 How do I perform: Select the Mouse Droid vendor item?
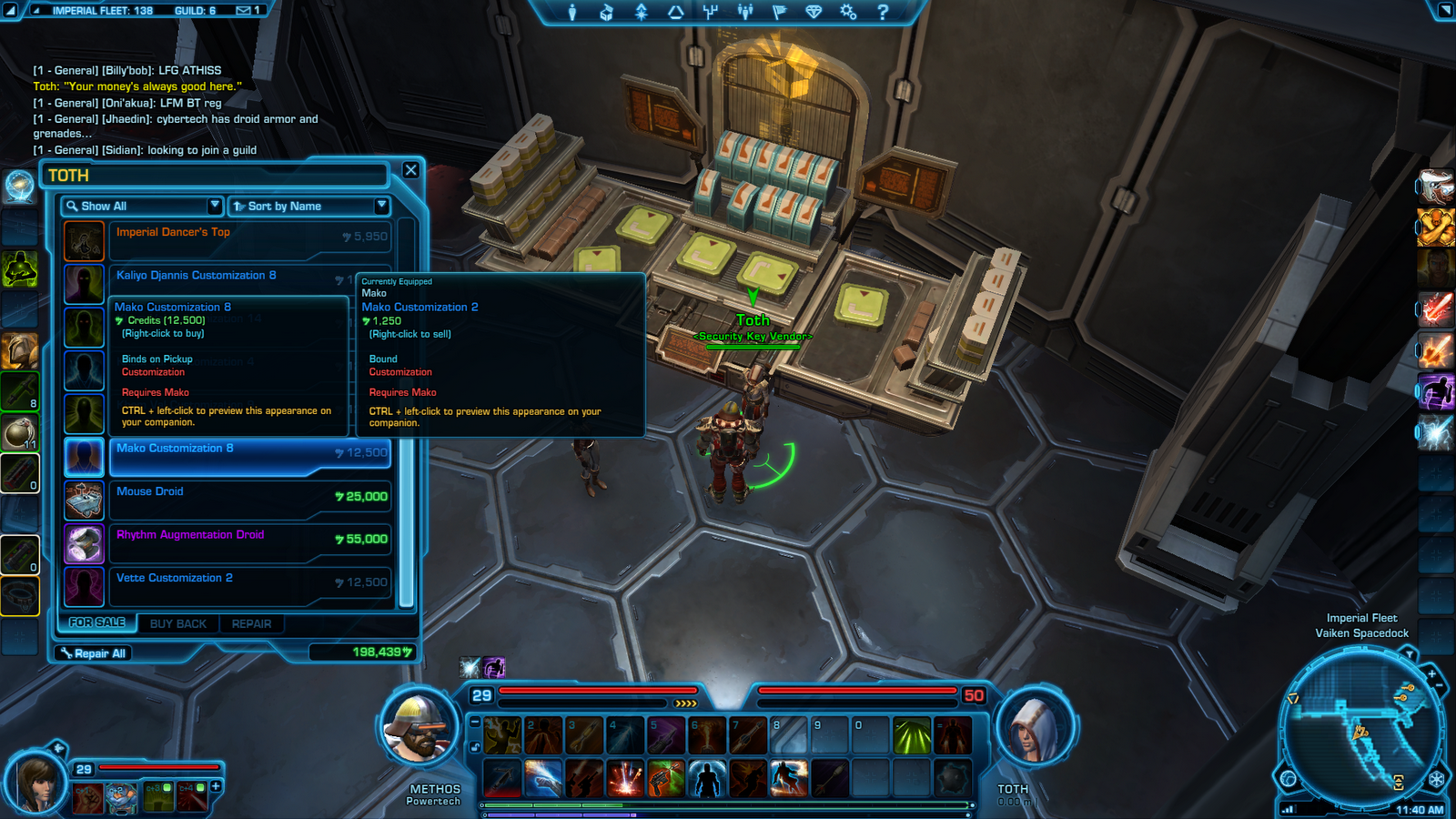(248, 499)
